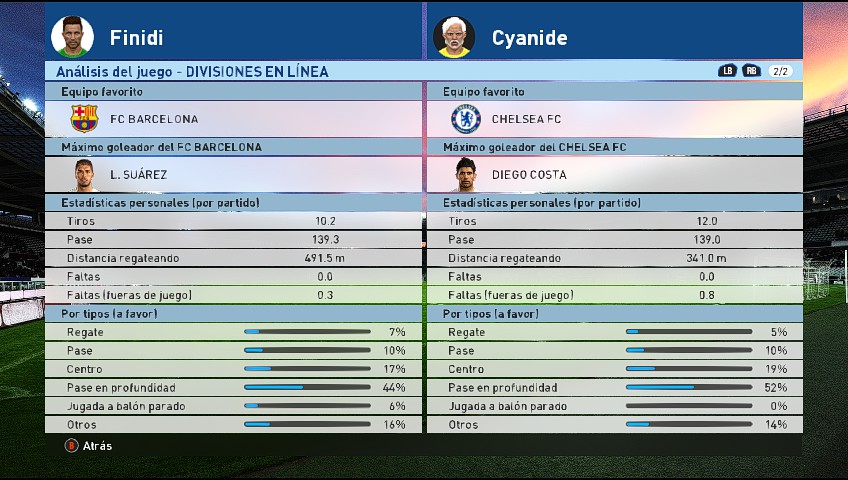
Task: Choose the Chelsea FC favourite team row
Action: coord(614,119)
